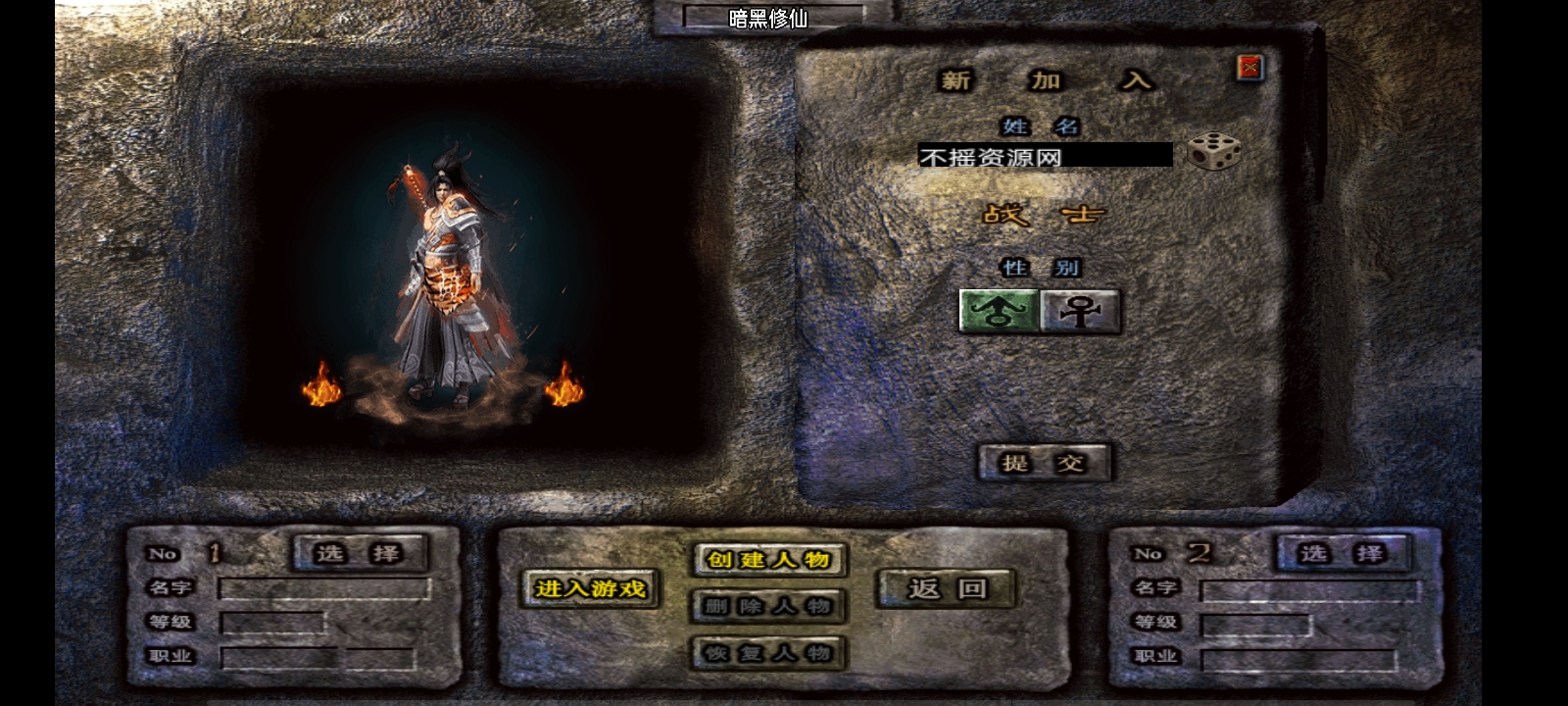The height and width of the screenshot is (706, 1568).
Task: Delete a character with 删除人物
Action: coord(769,606)
